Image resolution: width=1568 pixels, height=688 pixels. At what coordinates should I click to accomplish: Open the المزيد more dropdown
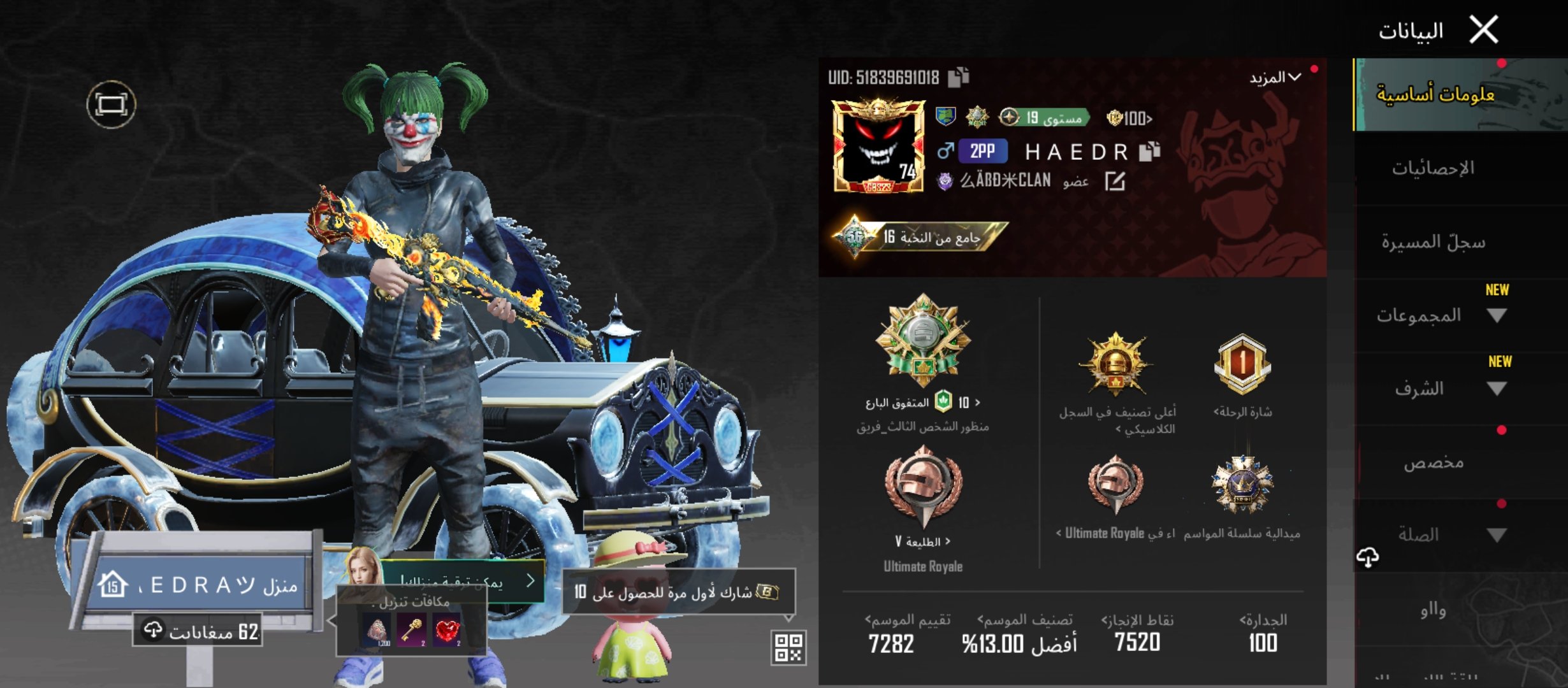point(1275,78)
